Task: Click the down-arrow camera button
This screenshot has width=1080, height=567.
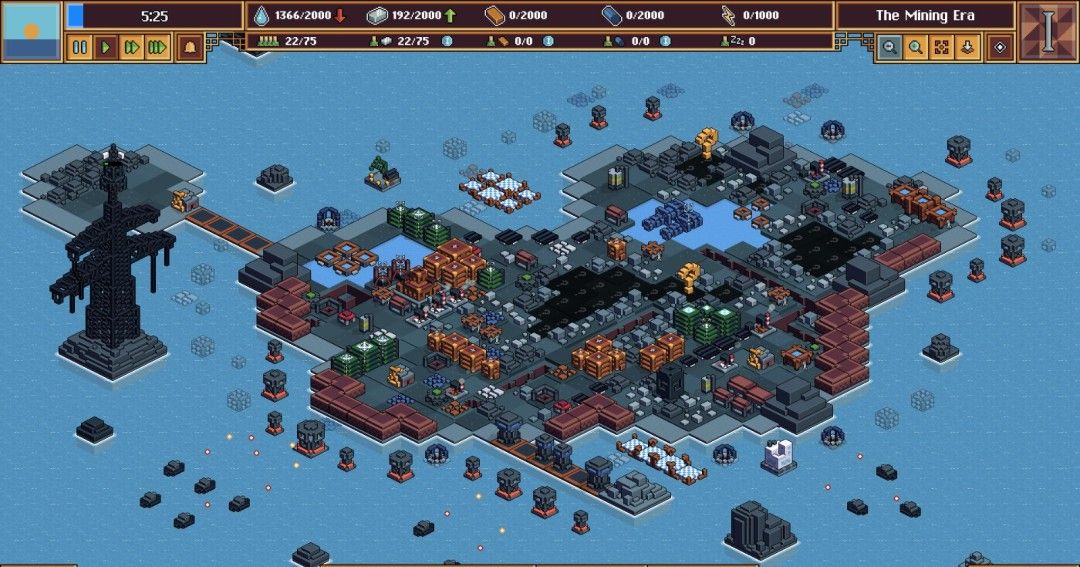Action: (x=967, y=47)
